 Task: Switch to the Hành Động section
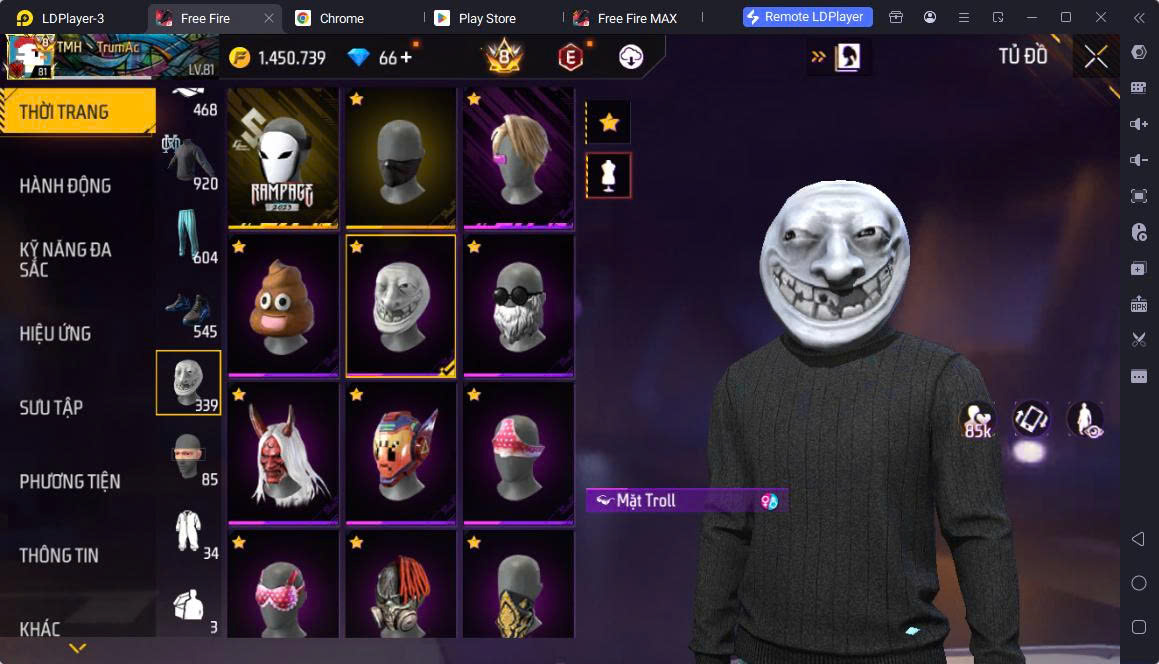coord(66,186)
